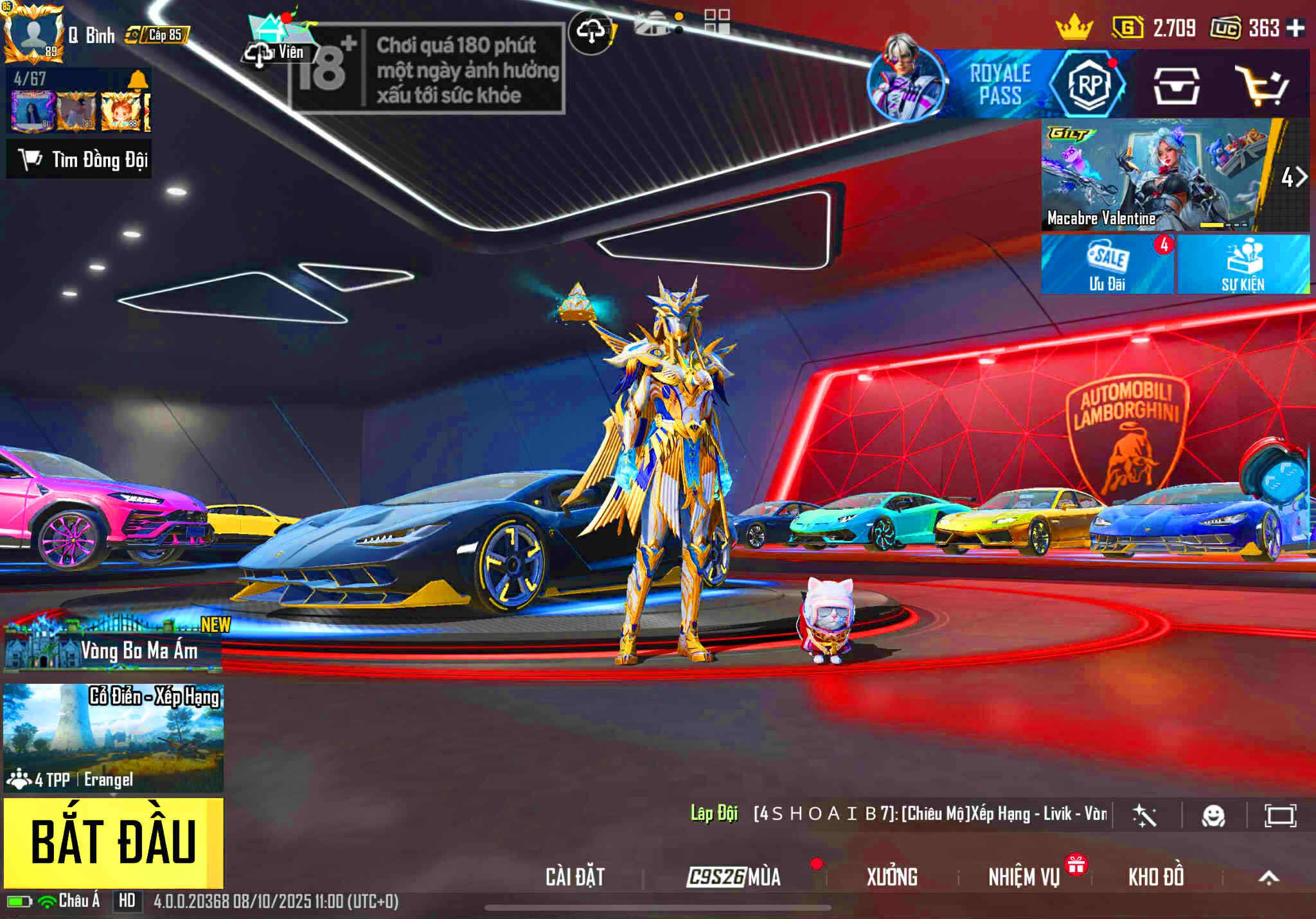This screenshot has height=919, width=1316.
Task: Open Cài Đặt settings
Action: pos(575,877)
